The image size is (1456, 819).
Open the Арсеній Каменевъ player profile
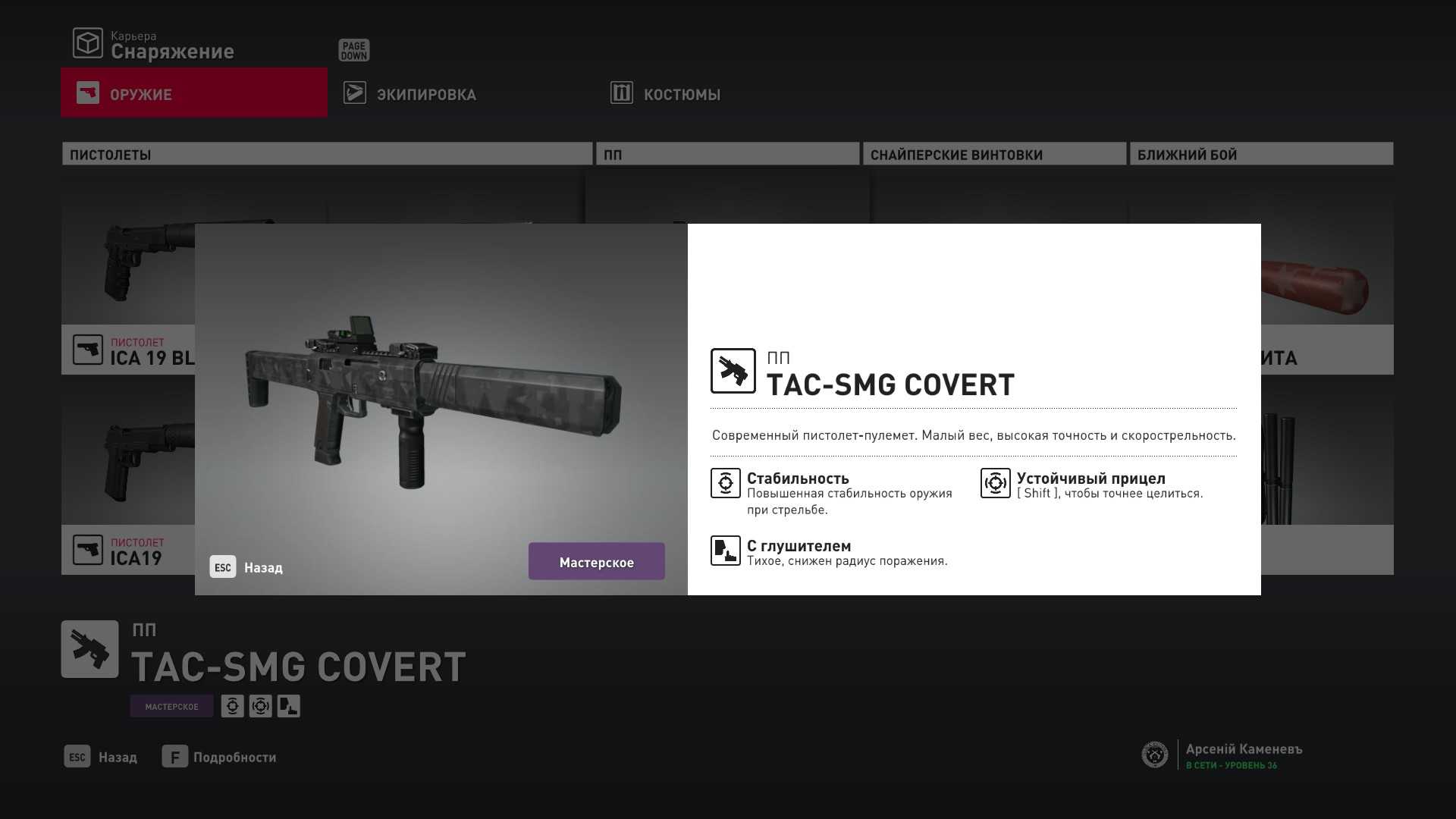1244,755
